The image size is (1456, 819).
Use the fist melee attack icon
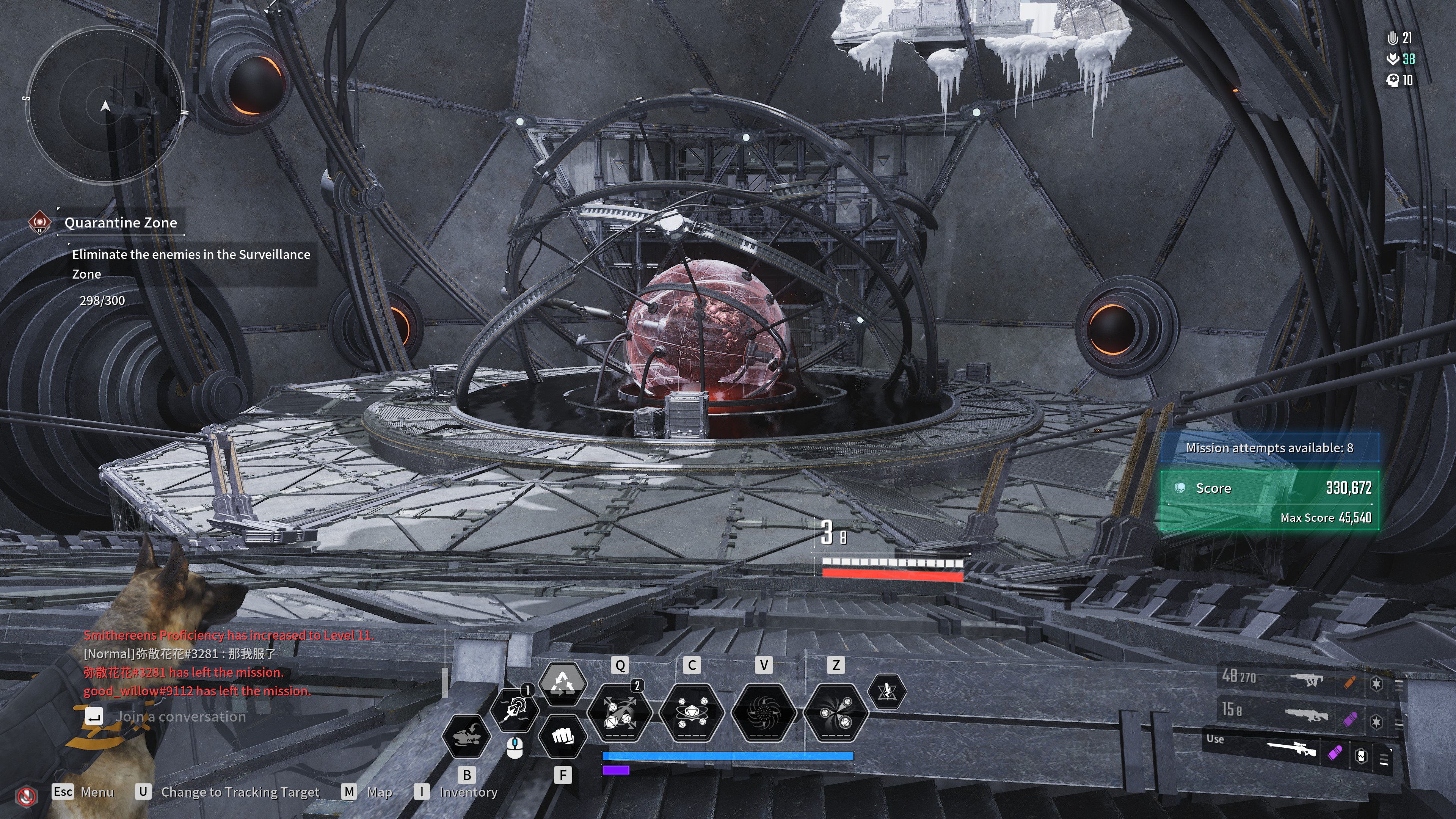[562, 736]
